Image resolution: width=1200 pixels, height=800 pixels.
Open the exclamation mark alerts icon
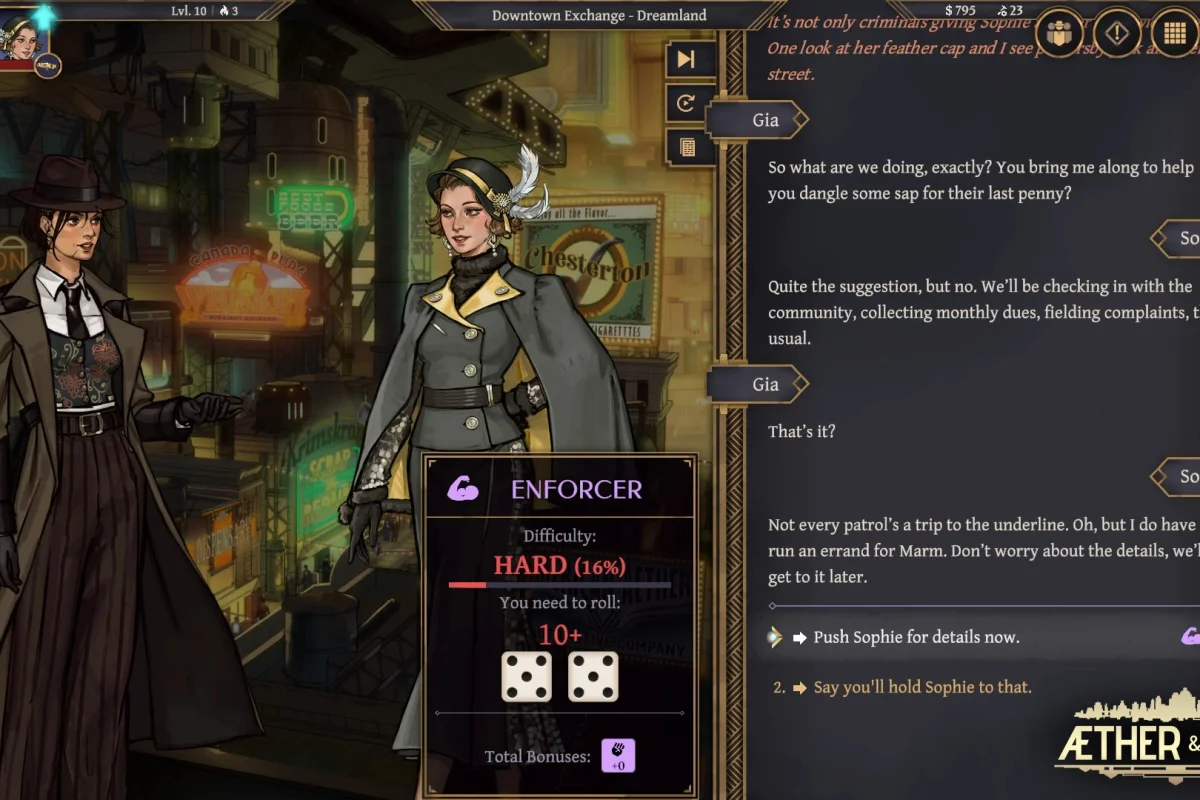pos(1117,33)
